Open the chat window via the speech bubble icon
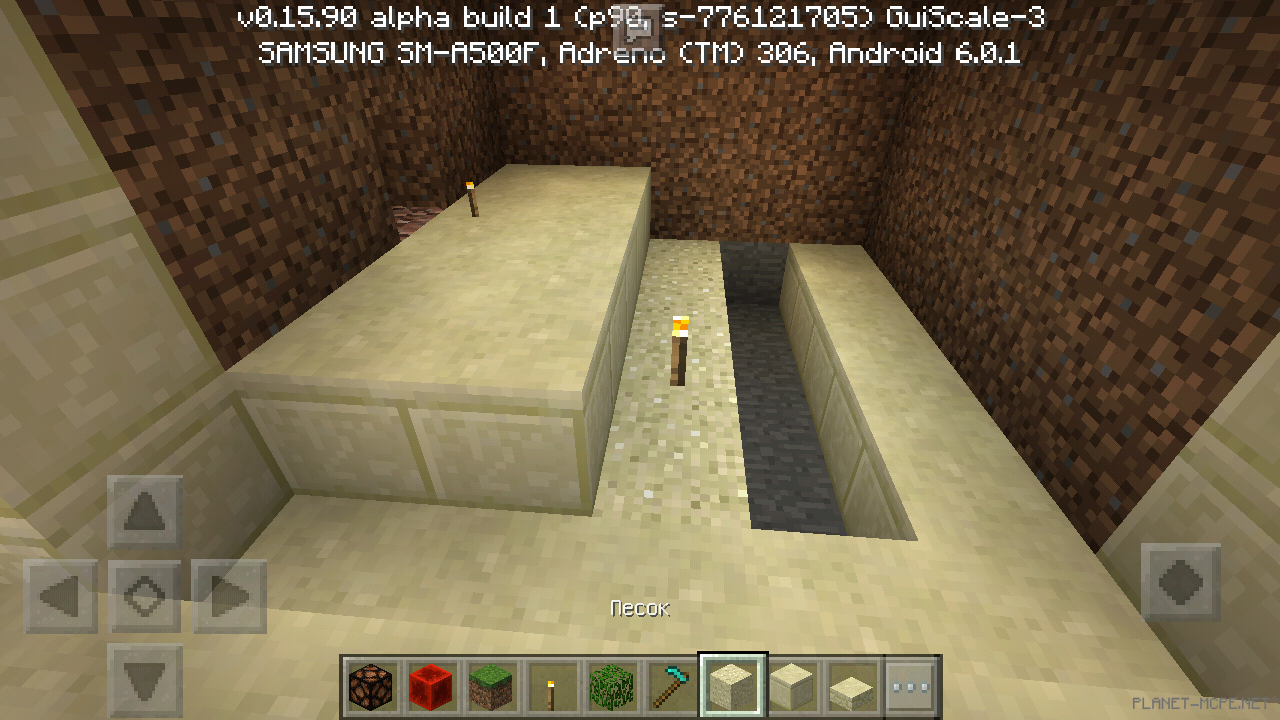The height and width of the screenshot is (720, 1280). (640, 28)
